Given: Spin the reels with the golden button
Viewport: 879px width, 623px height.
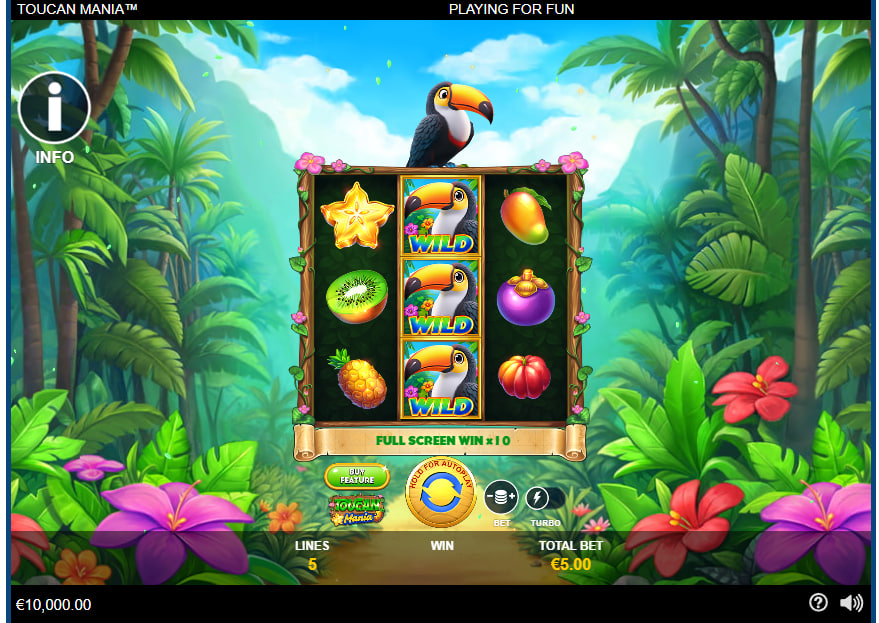Looking at the screenshot, I should (440, 493).
